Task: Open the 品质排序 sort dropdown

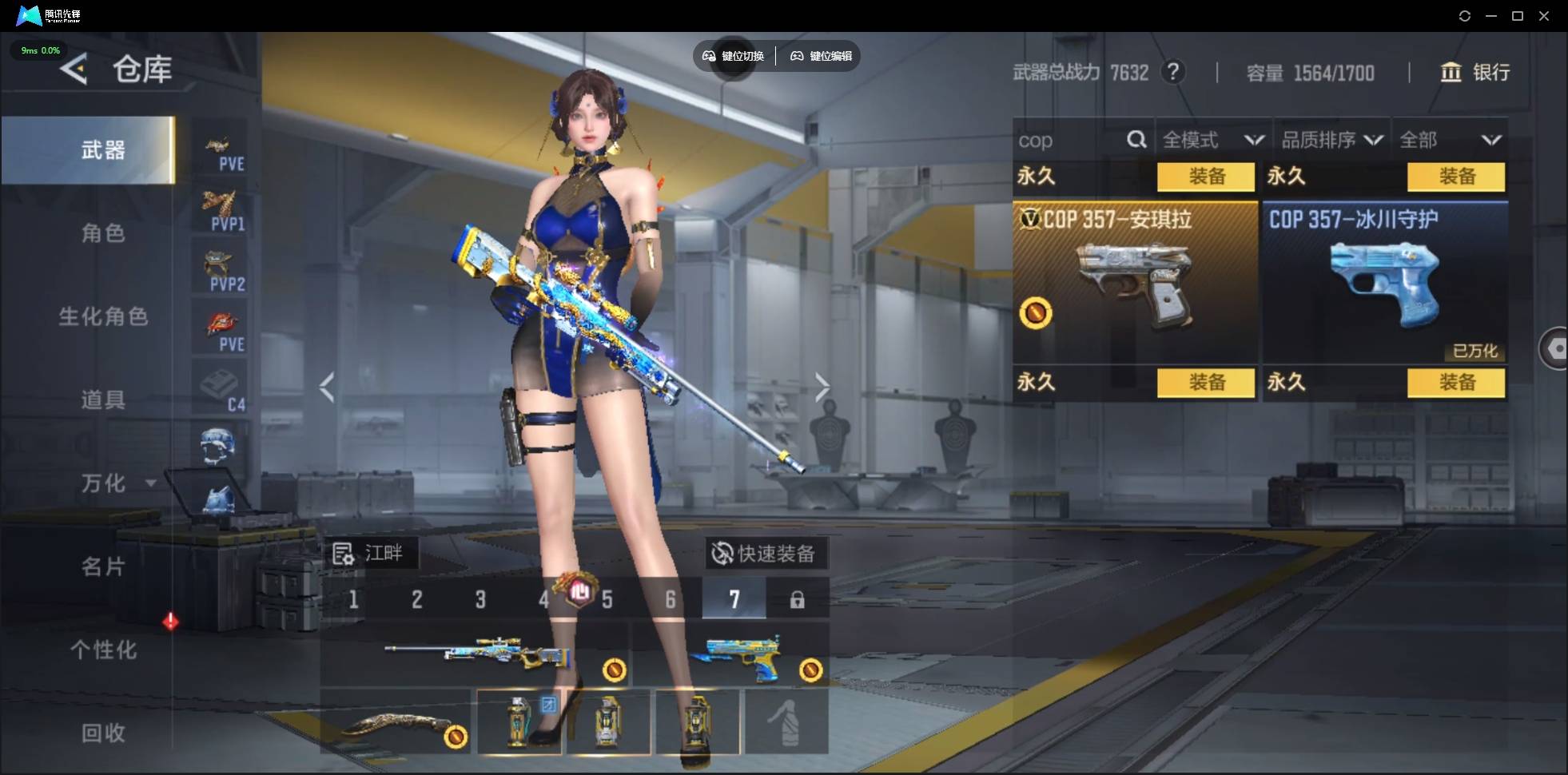Action: 1331,141
